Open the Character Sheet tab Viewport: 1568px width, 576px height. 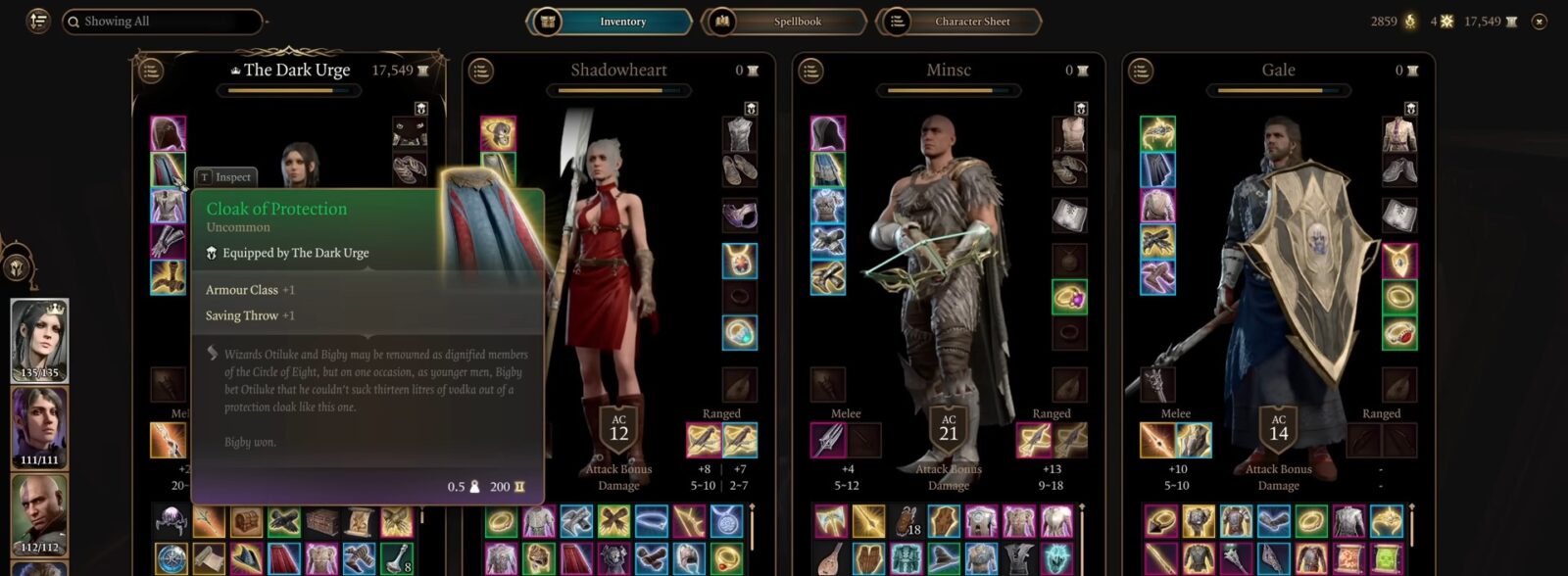958,21
